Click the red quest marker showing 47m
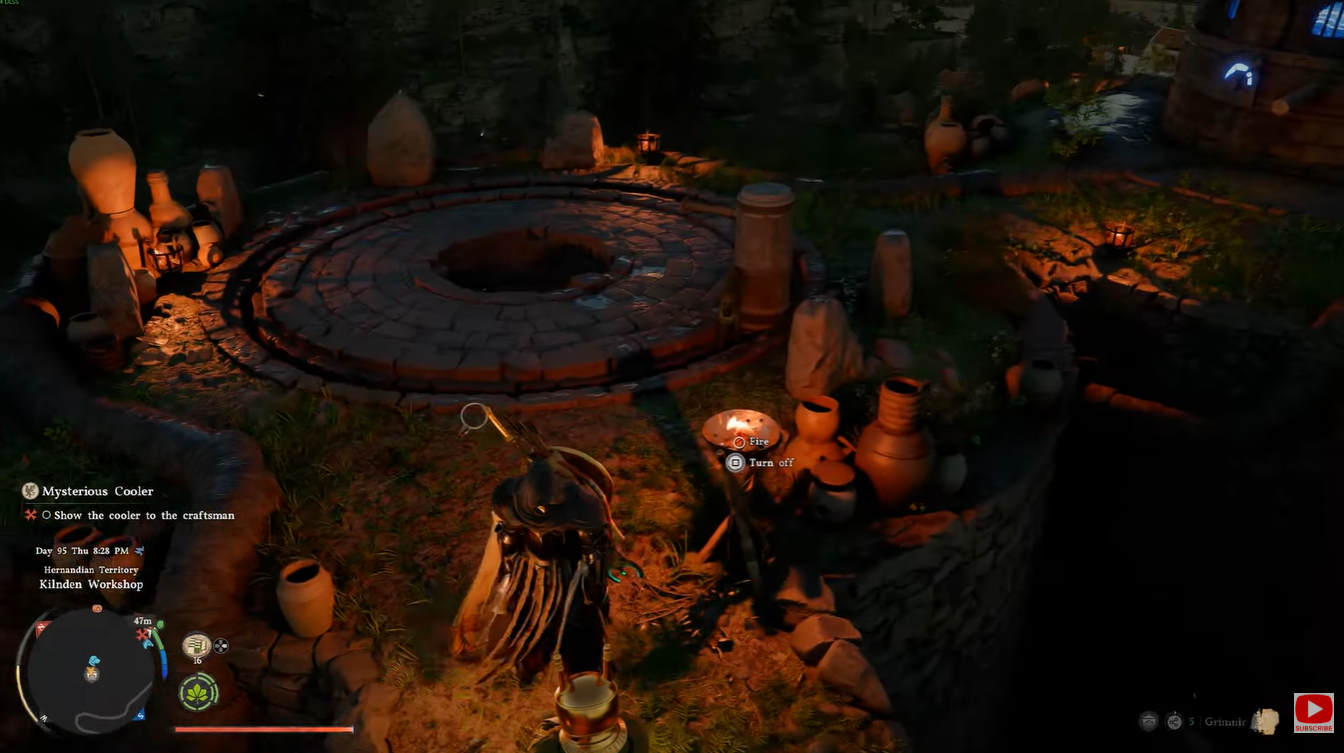Viewport: 1344px width, 753px height. click(142, 632)
